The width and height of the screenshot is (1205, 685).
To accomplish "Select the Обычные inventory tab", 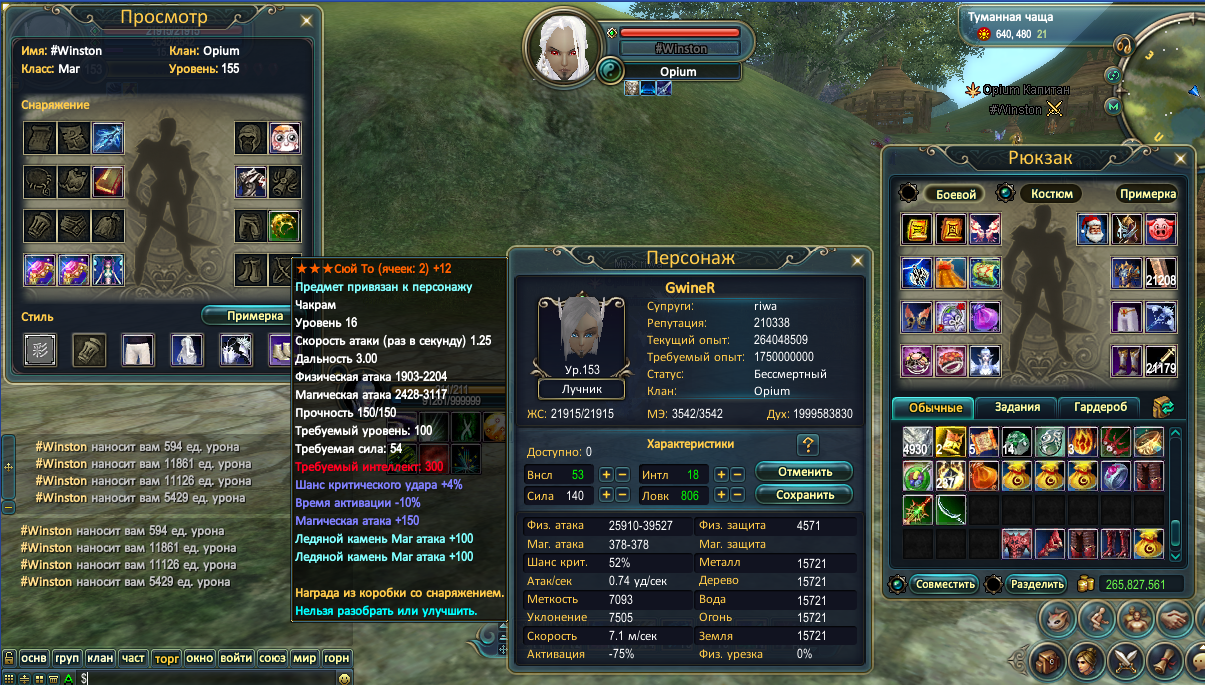I will [x=935, y=407].
